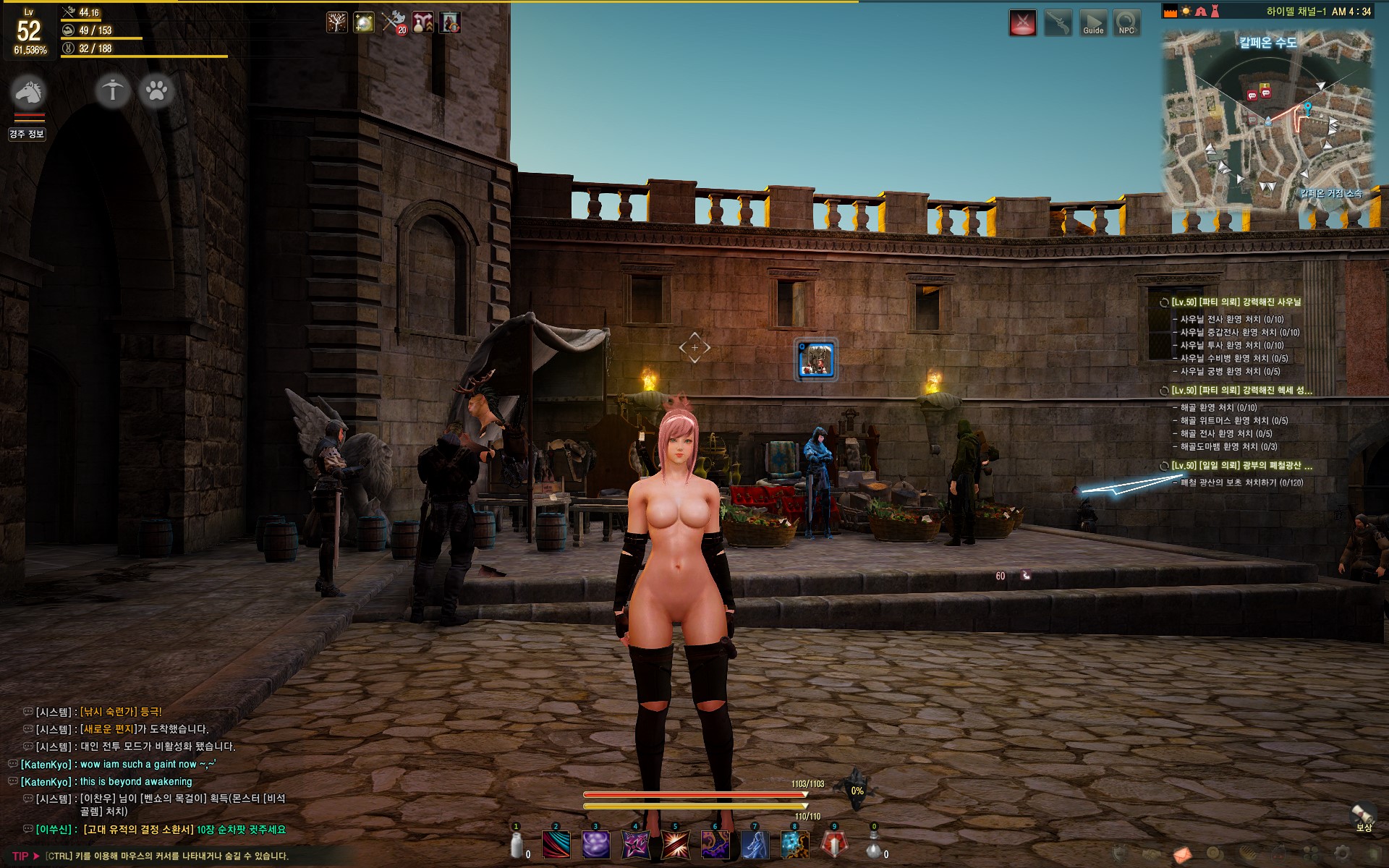Open the pickaxe worker icon
The image size is (1389, 868).
(113, 91)
